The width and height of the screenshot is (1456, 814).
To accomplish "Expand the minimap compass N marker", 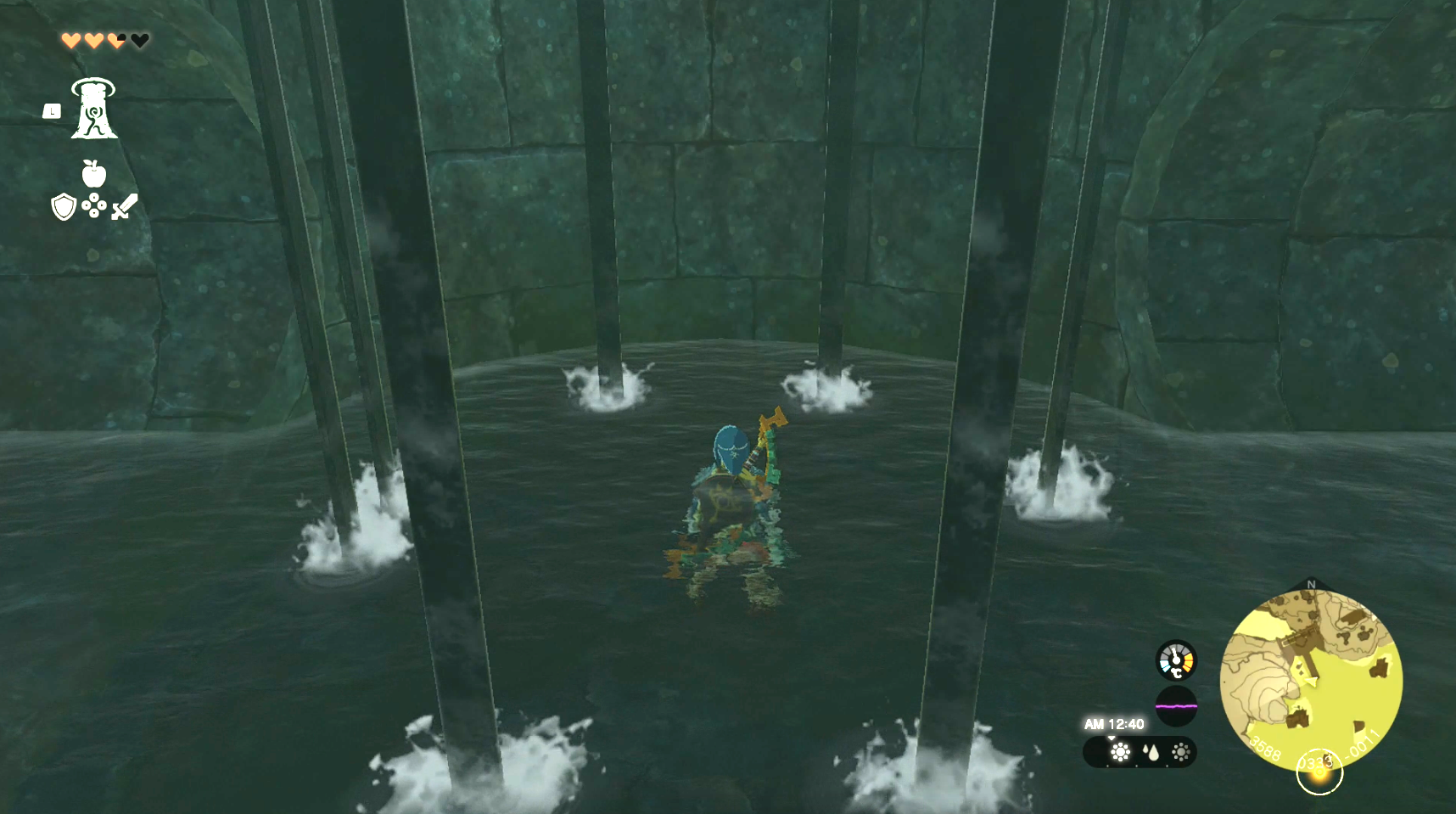I will pos(1312,586).
